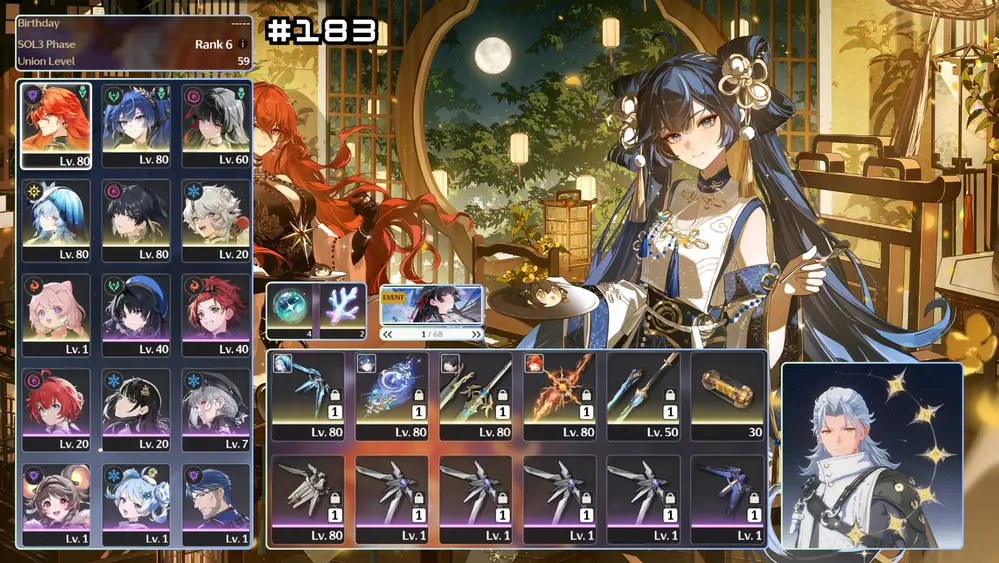Viewport: 999px width, 563px height.
Task: Select the orange-haired Lv. 80 character portrait
Action: 56,125
